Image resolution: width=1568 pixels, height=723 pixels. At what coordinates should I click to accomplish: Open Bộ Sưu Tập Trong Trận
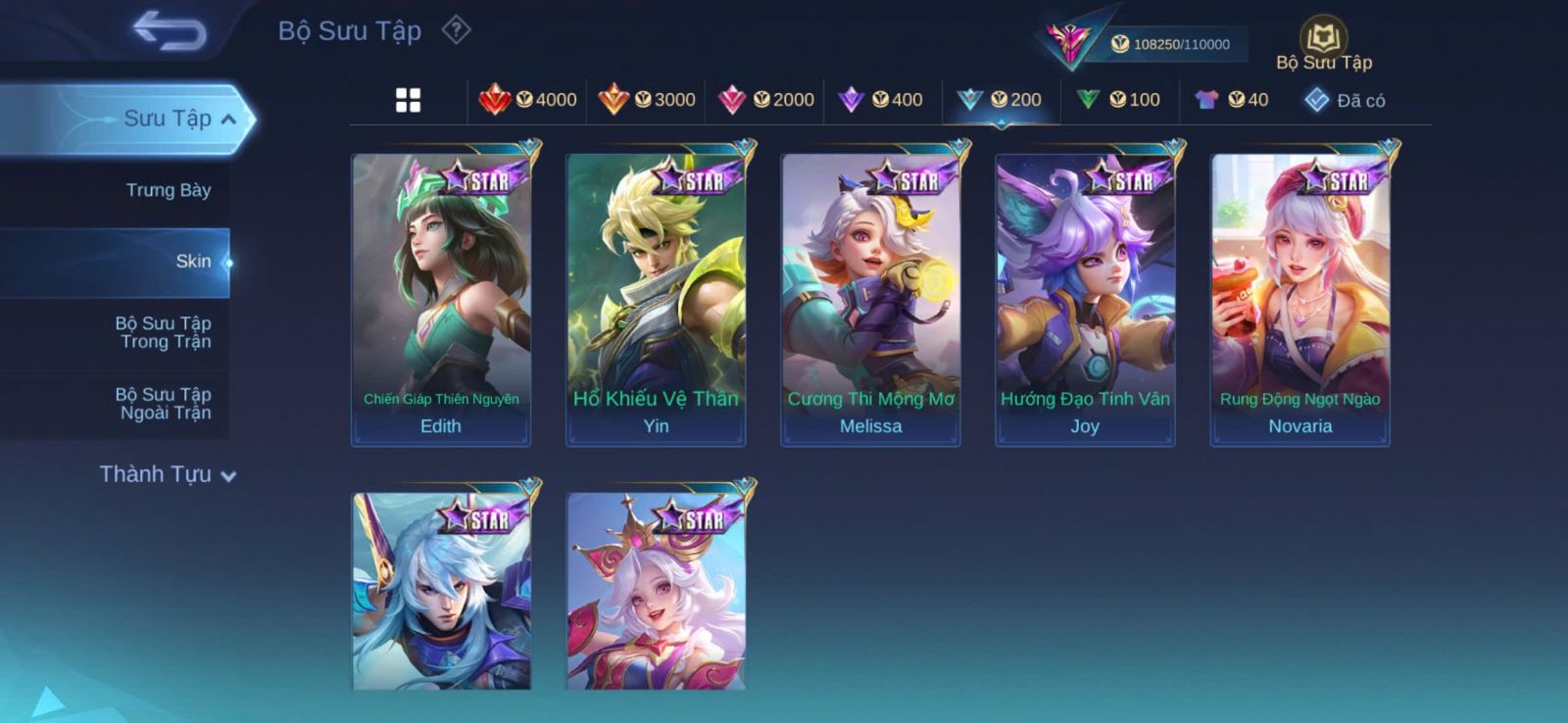pyautogui.click(x=164, y=332)
